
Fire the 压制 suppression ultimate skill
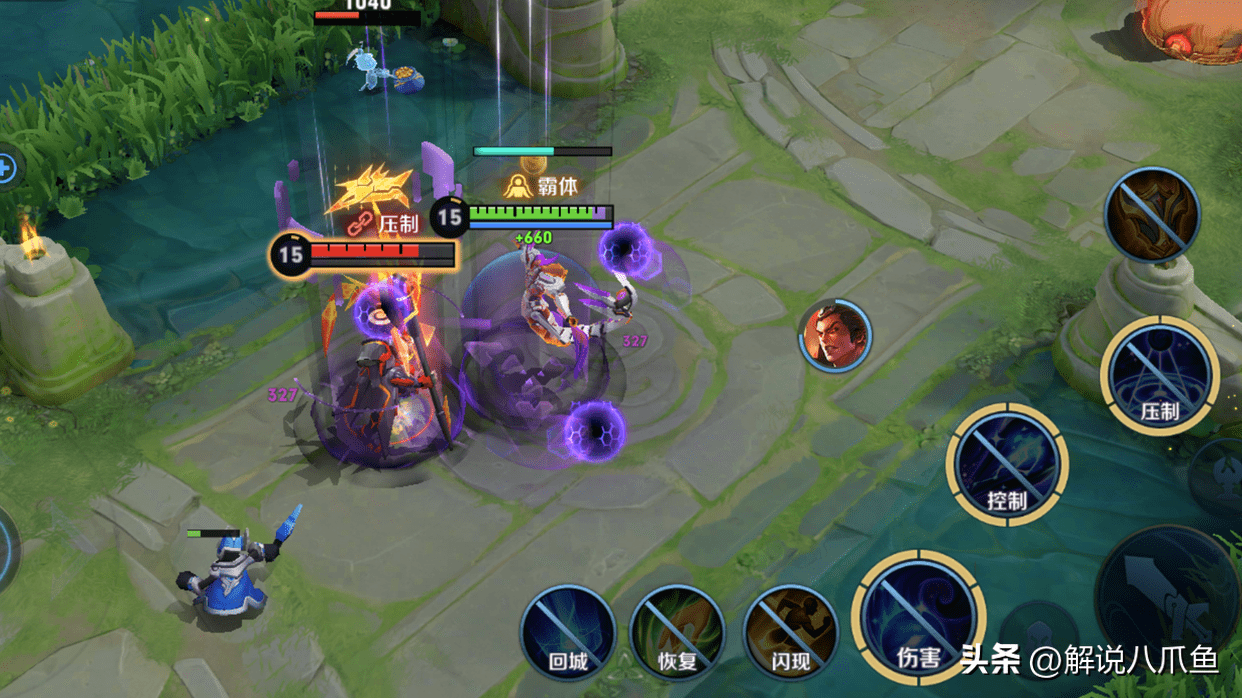pyautogui.click(x=1160, y=376)
